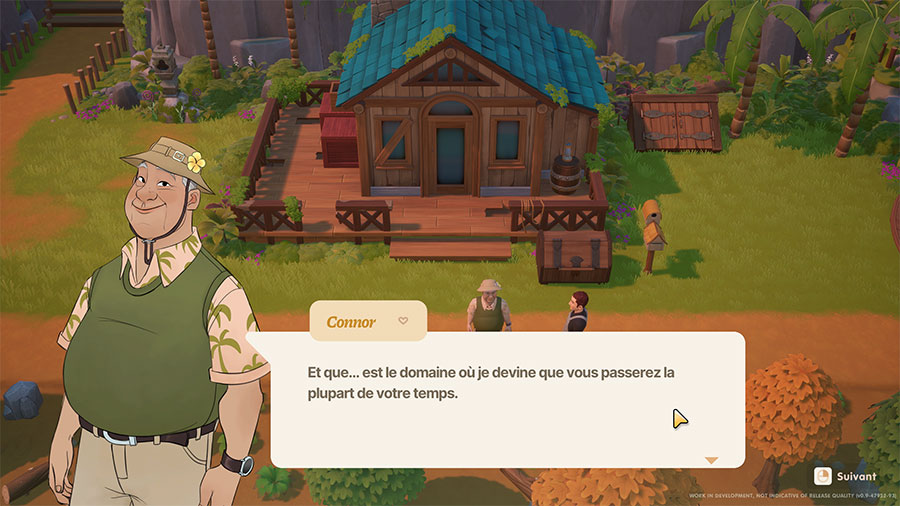Image resolution: width=900 pixels, height=506 pixels.
Task: Click the orange continue arrow in dialogue box
Action: point(711,460)
